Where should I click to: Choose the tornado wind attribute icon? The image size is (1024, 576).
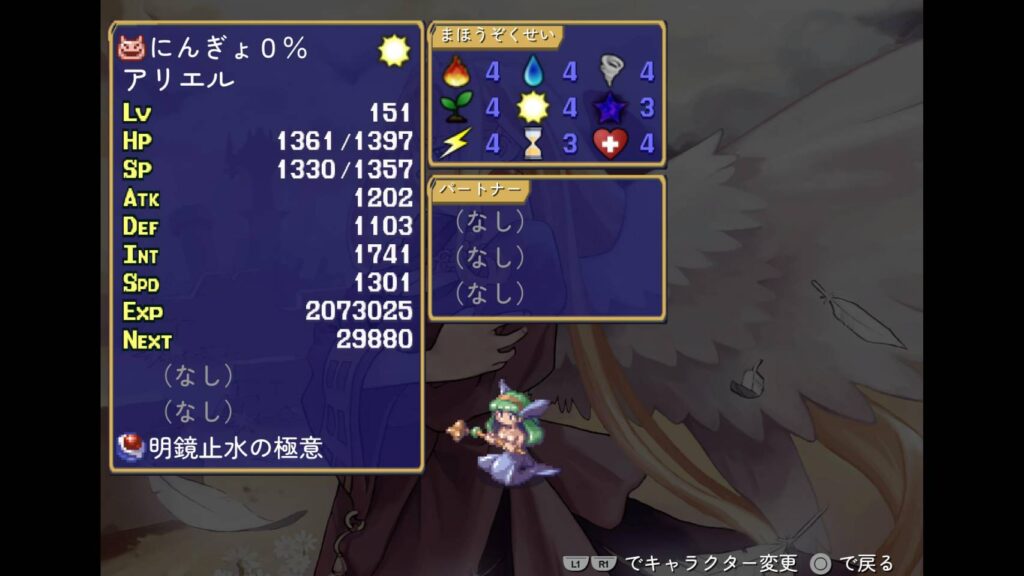pyautogui.click(x=611, y=71)
